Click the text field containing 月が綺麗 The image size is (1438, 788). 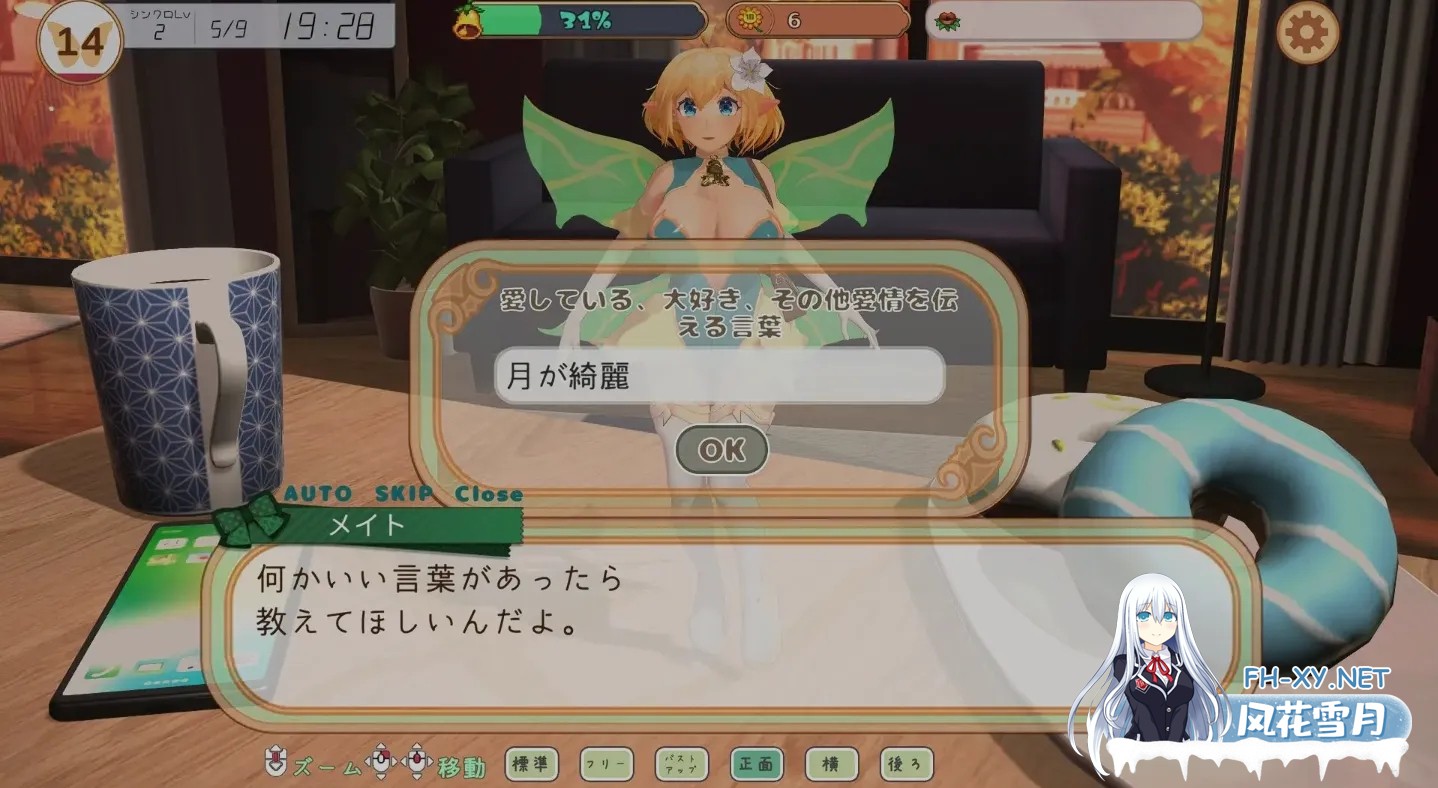(x=719, y=375)
